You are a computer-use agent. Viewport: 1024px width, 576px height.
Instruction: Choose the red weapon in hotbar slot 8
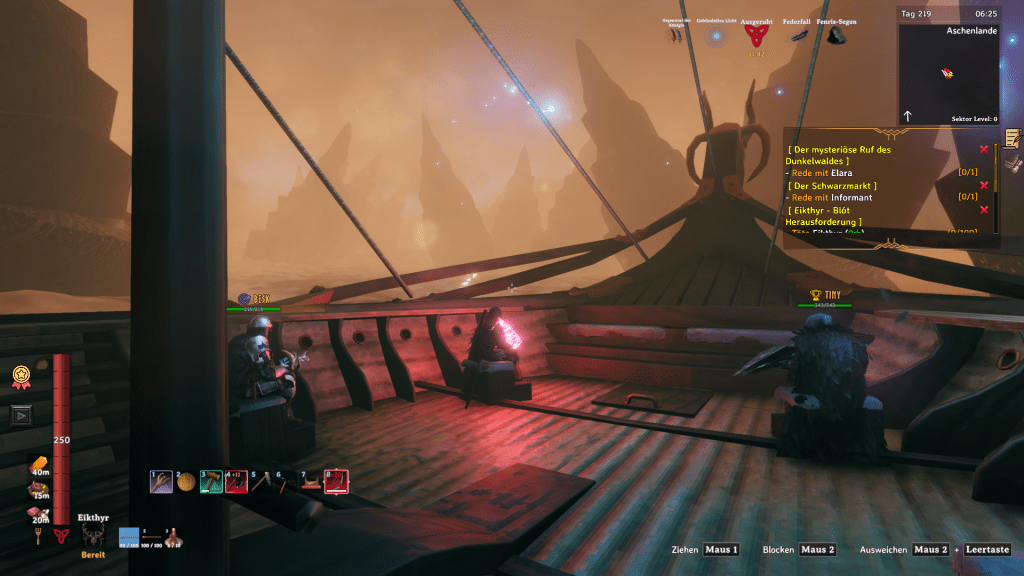[x=335, y=482]
